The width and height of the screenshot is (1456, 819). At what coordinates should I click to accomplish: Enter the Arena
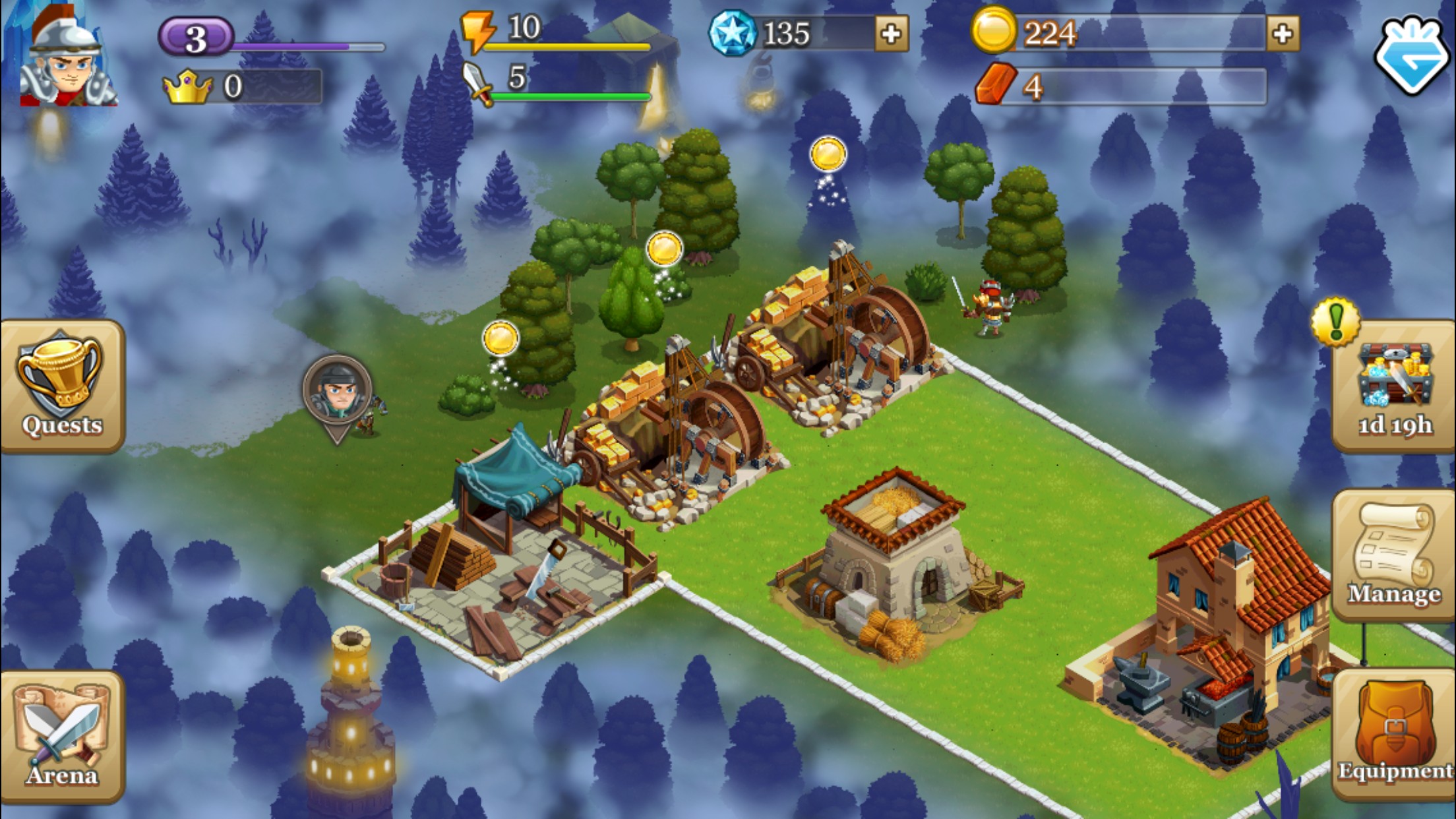(x=62, y=736)
